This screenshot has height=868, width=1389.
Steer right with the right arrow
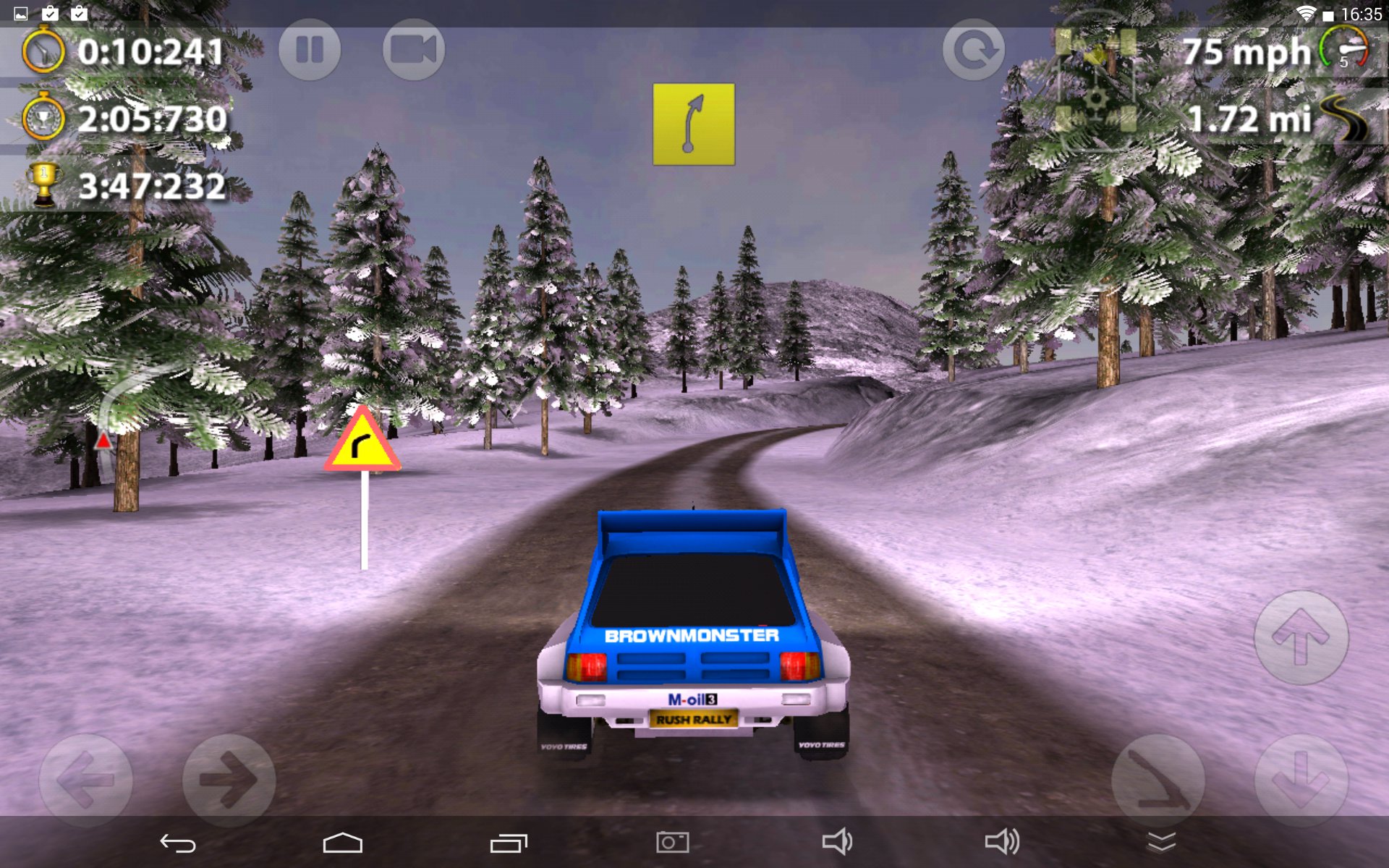coord(229,780)
